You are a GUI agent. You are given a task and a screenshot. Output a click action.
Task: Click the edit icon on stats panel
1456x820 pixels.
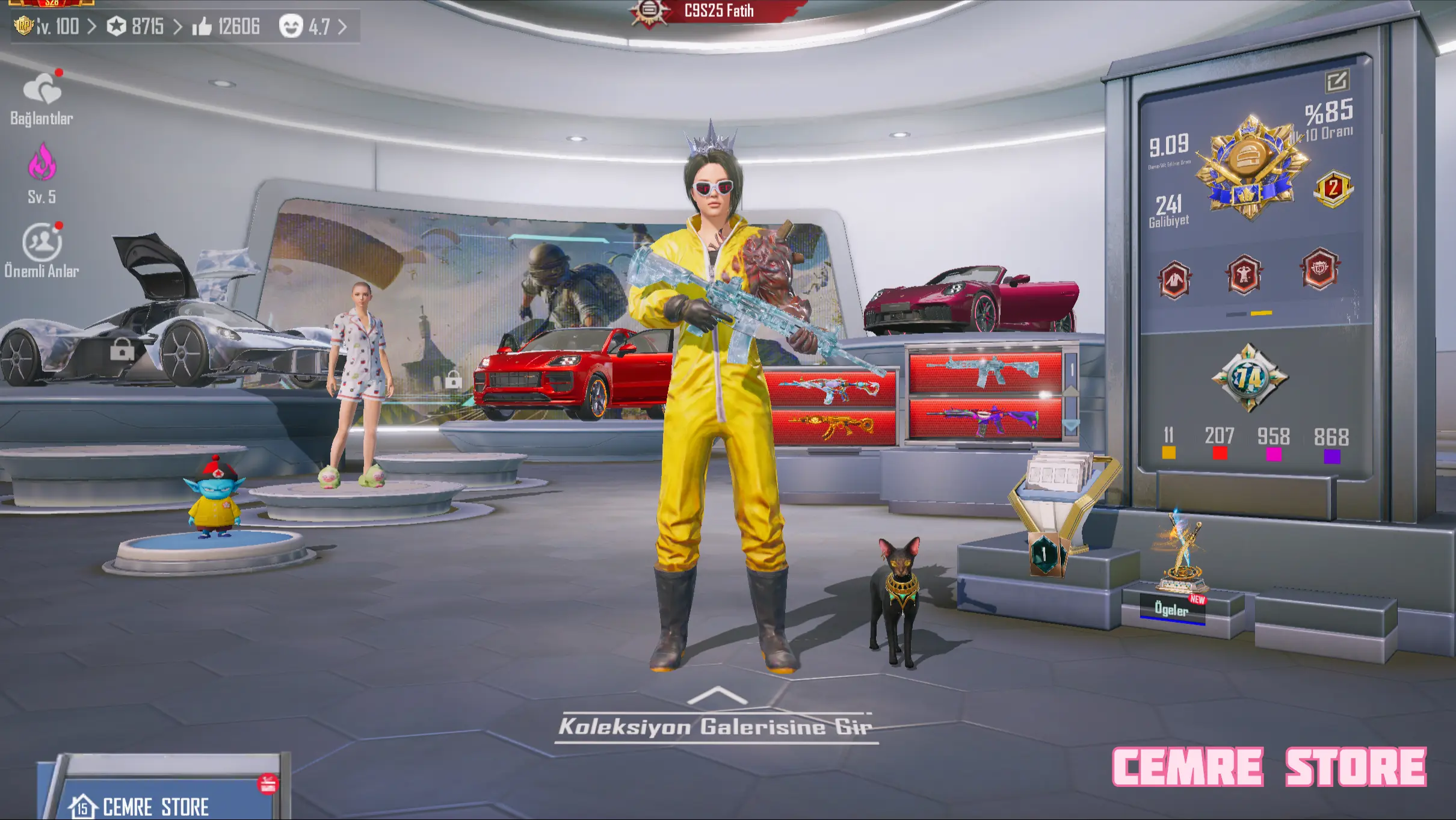coord(1337,81)
